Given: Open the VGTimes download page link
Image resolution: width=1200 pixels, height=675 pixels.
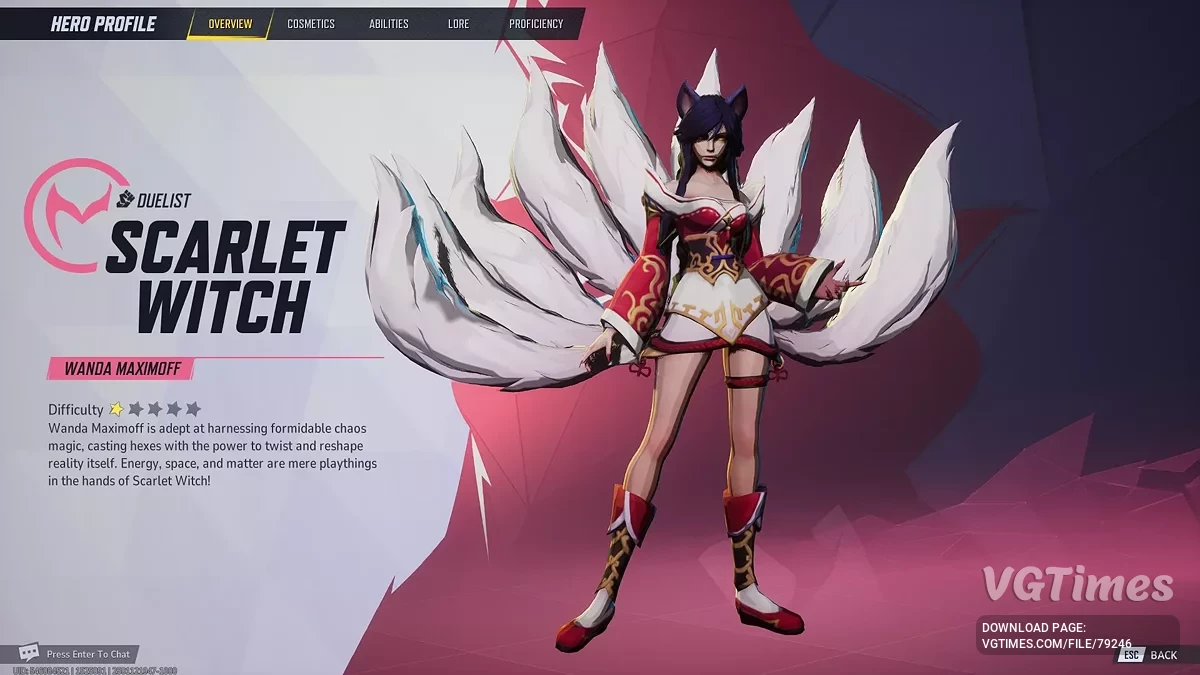Looking at the screenshot, I should click(x=1058, y=644).
